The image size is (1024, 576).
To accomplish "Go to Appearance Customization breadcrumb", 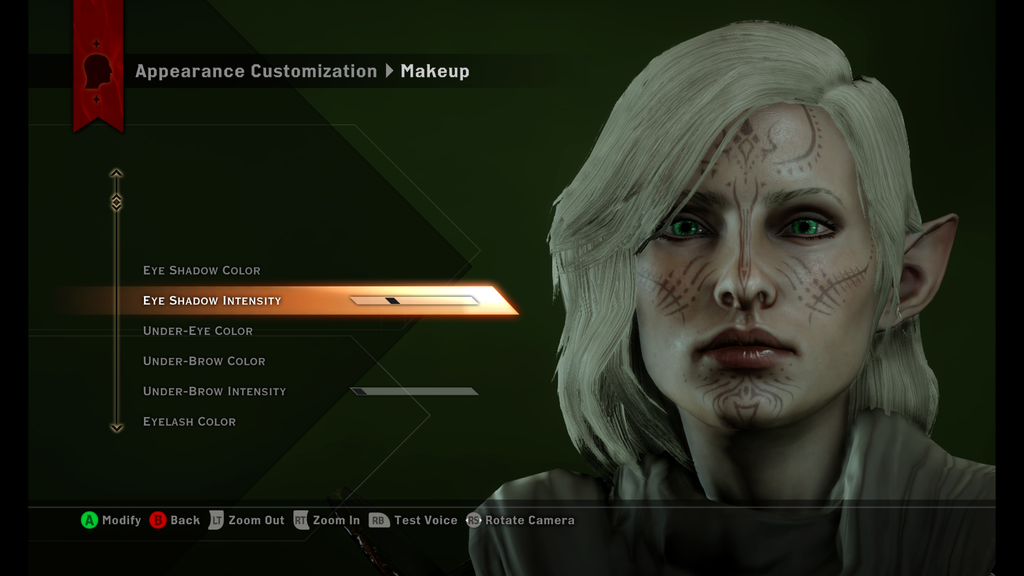I will 256,71.
